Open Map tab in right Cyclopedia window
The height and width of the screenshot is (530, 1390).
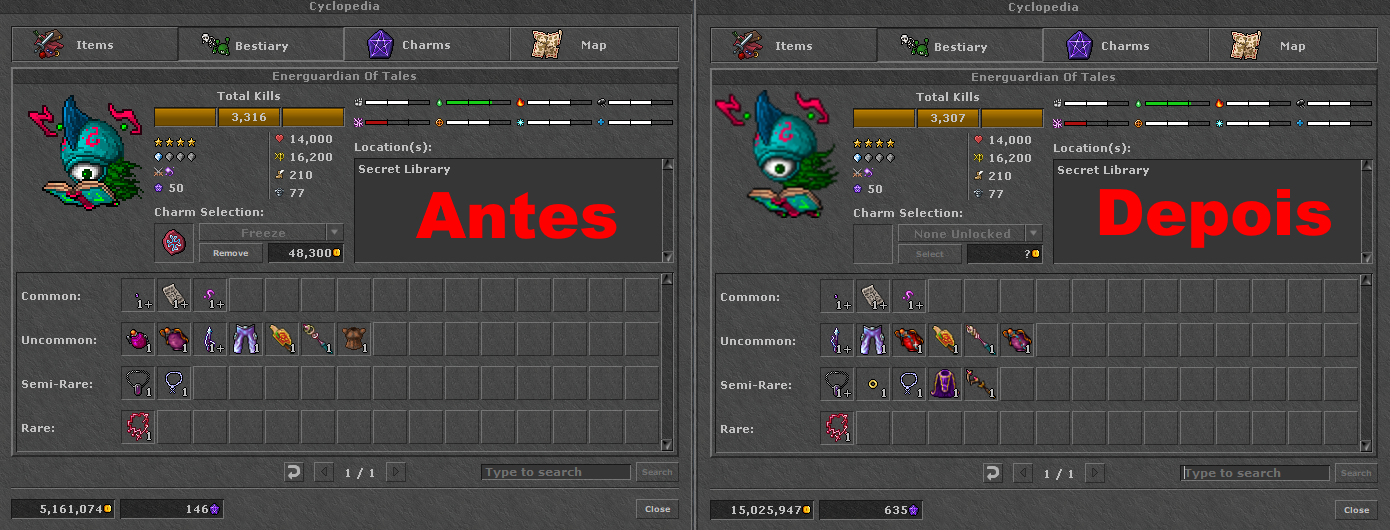click(x=1292, y=46)
